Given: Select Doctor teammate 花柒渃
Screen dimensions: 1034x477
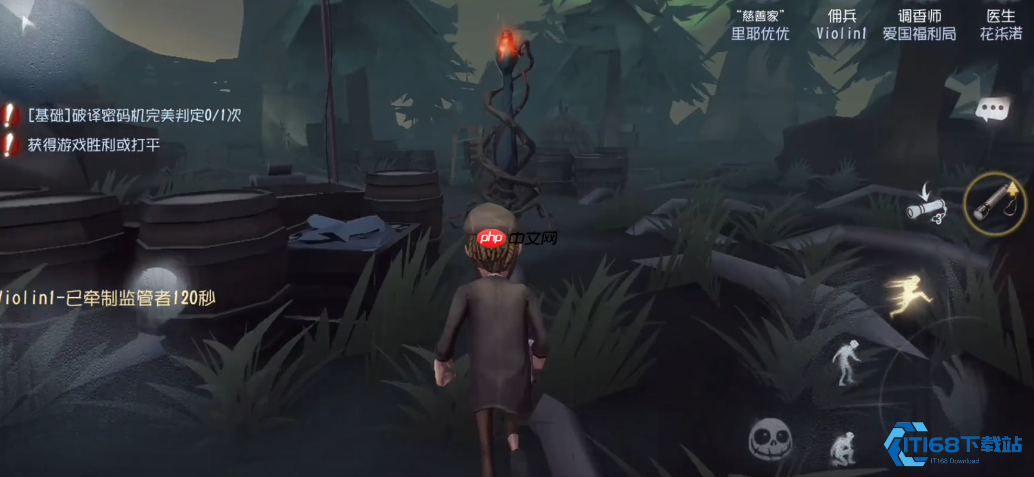Looking at the screenshot, I should point(1001,25).
